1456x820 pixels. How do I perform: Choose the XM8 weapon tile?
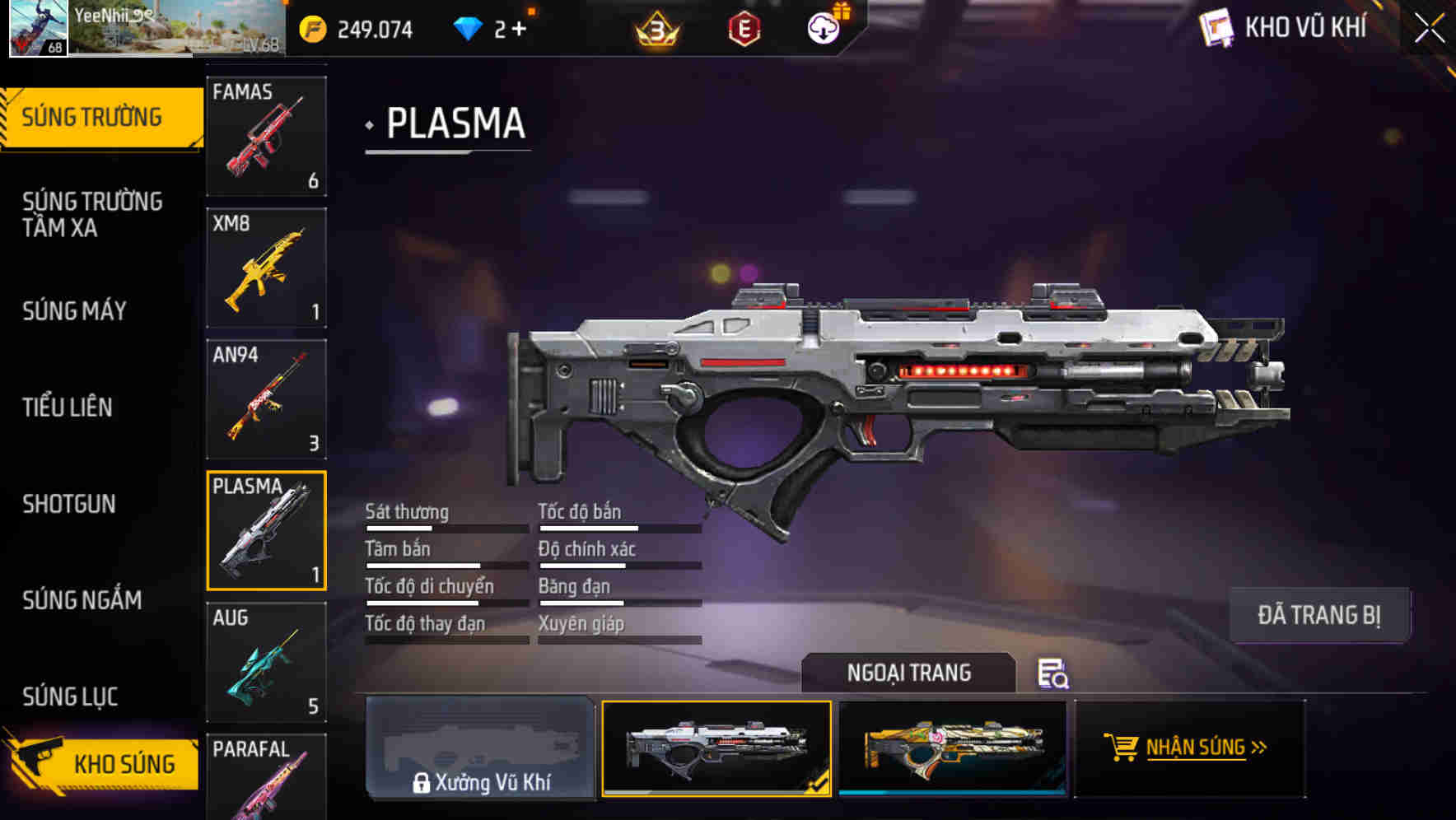click(x=266, y=268)
